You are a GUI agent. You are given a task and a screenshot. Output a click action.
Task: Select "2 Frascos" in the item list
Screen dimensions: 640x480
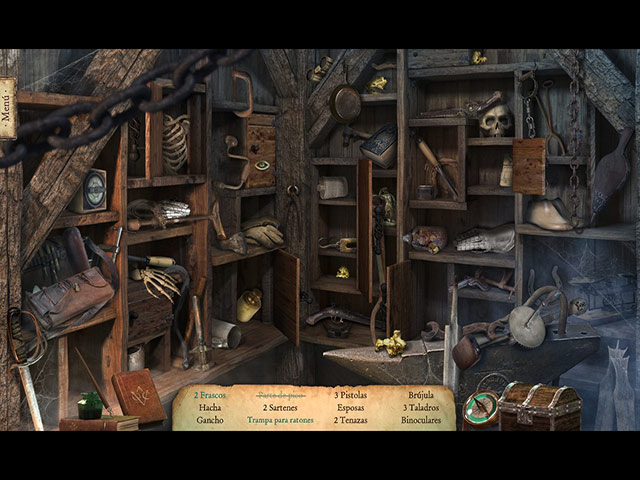click(x=210, y=395)
